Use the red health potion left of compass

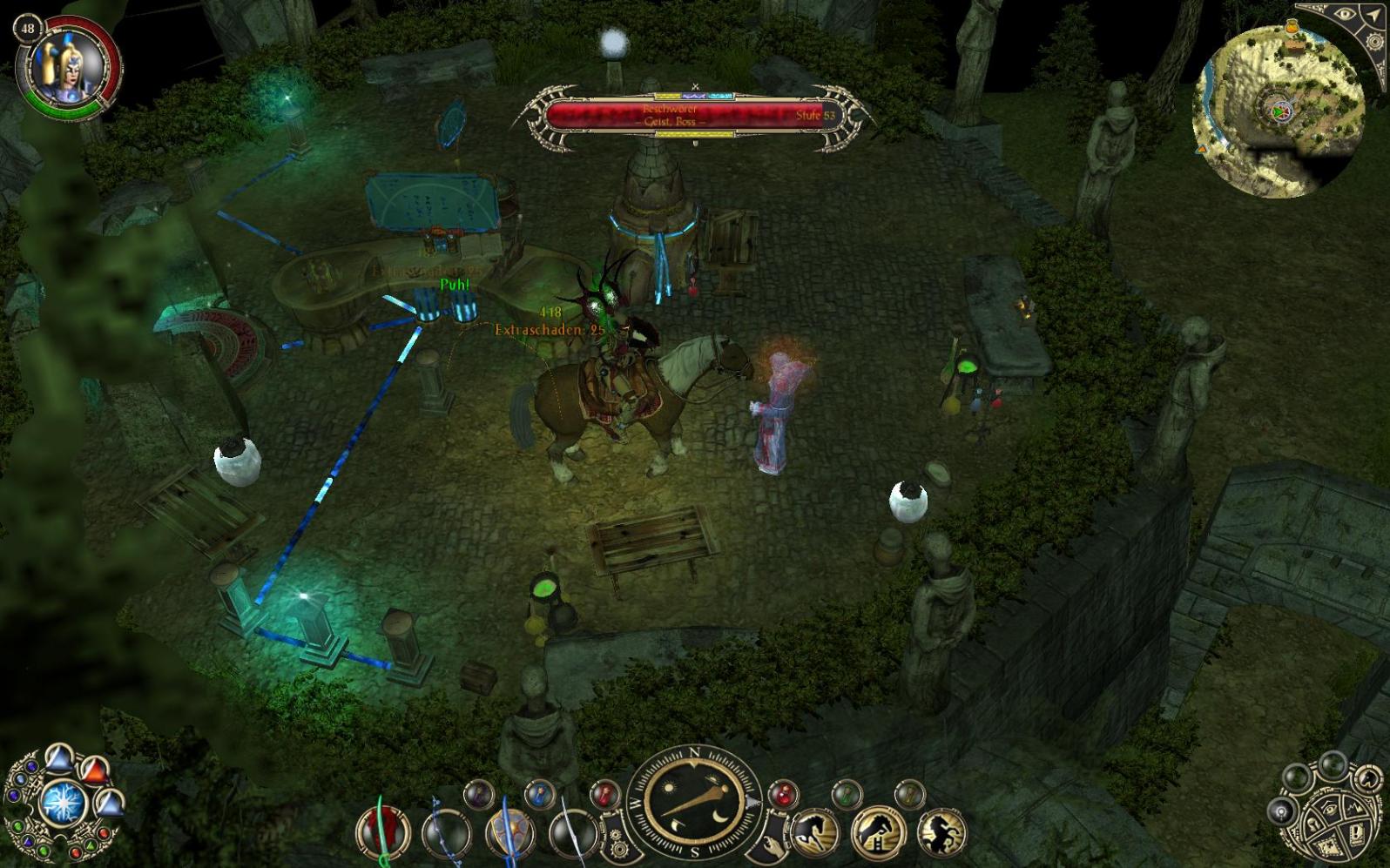pyautogui.click(x=604, y=794)
